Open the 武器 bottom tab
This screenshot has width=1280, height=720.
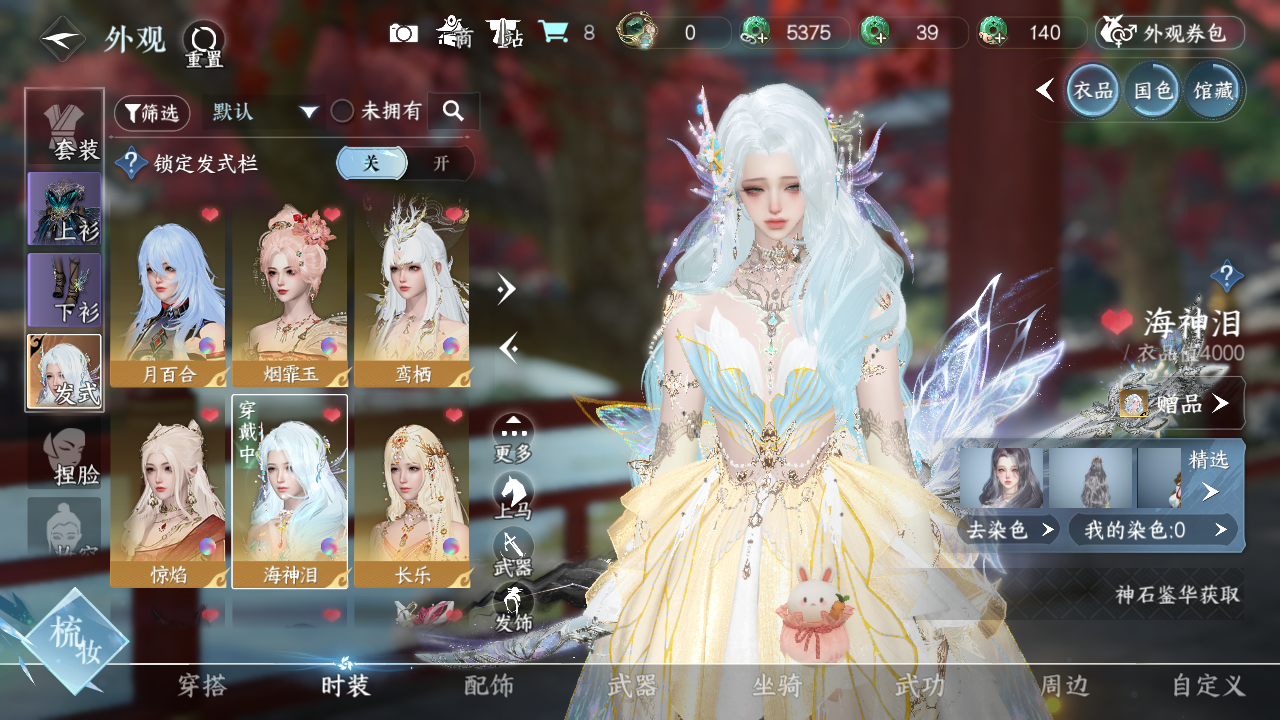point(632,686)
